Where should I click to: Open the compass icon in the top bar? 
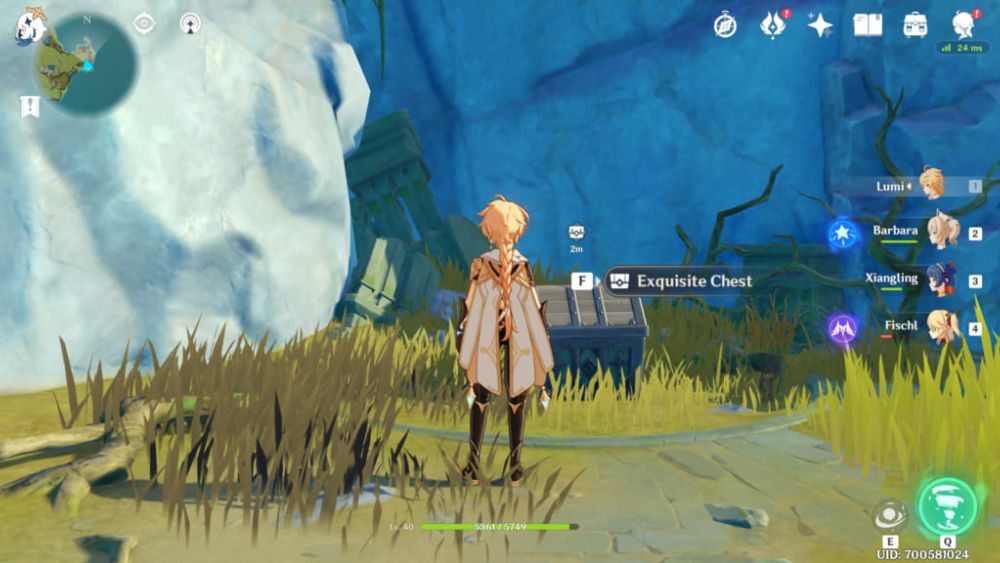coord(725,25)
